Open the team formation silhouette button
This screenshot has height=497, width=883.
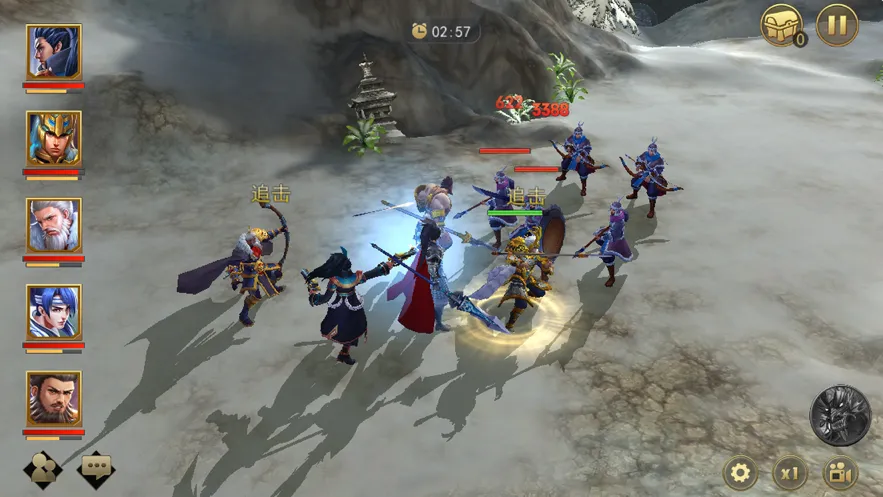(x=42, y=469)
